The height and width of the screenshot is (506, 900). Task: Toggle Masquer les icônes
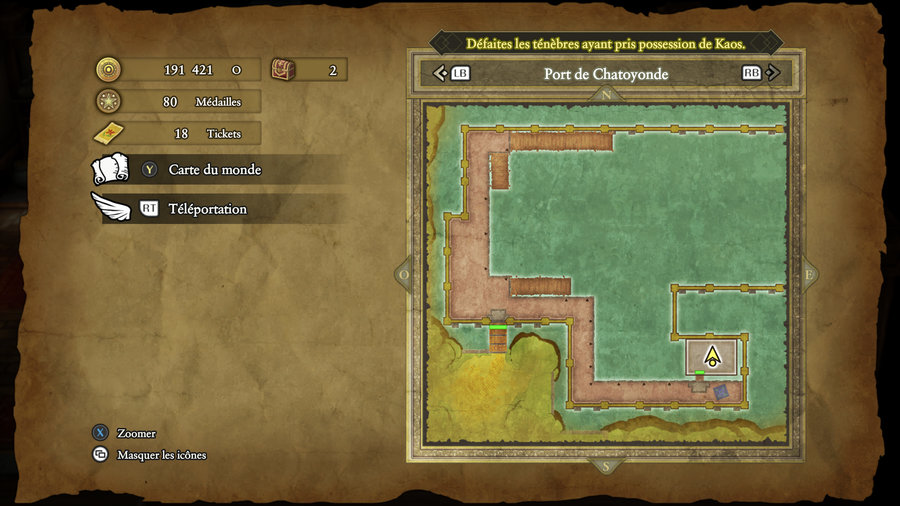(x=161, y=455)
